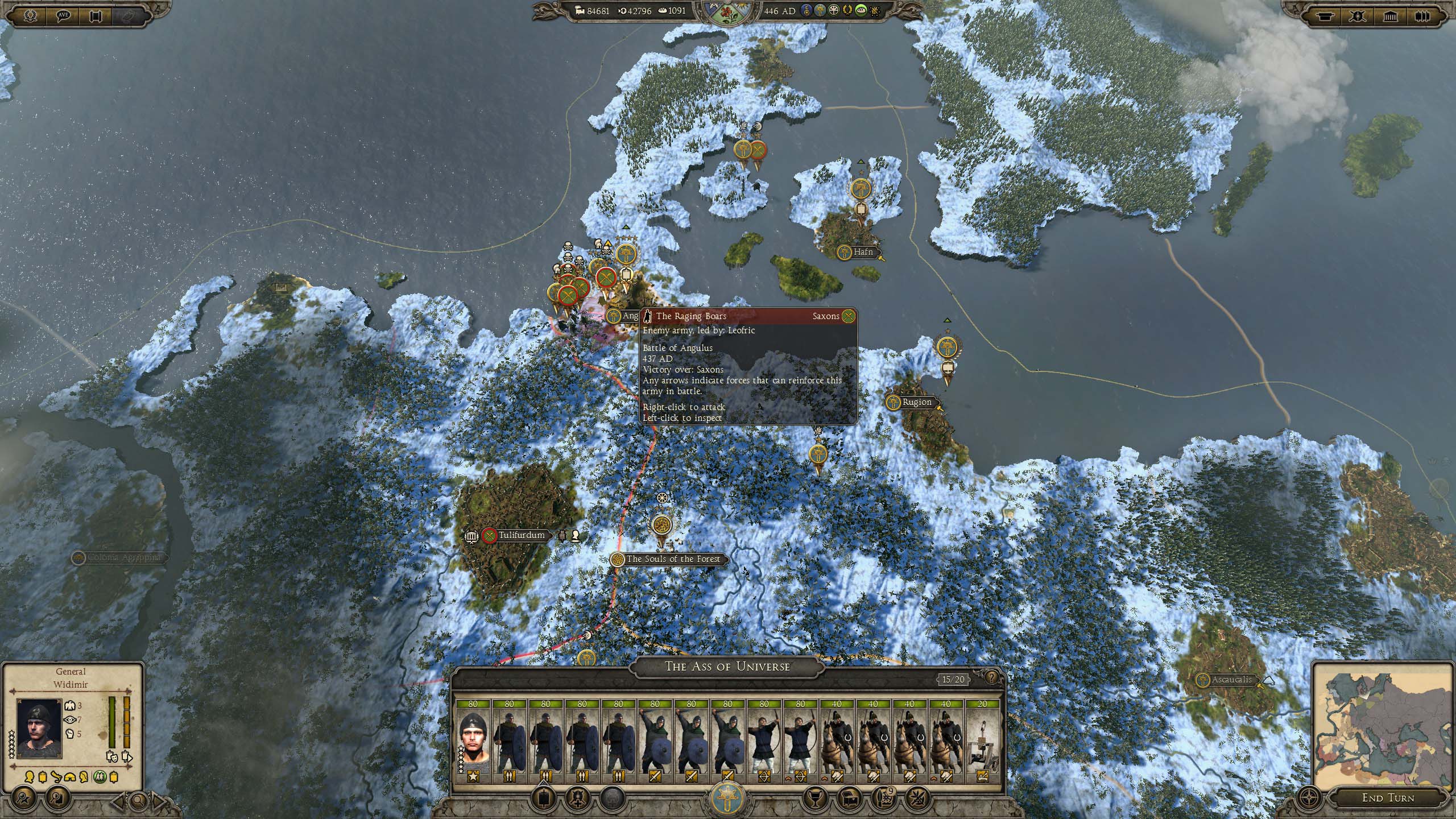Cycle to the previous character with left arrow
Image resolution: width=1456 pixels, height=819 pixels.
[118, 802]
